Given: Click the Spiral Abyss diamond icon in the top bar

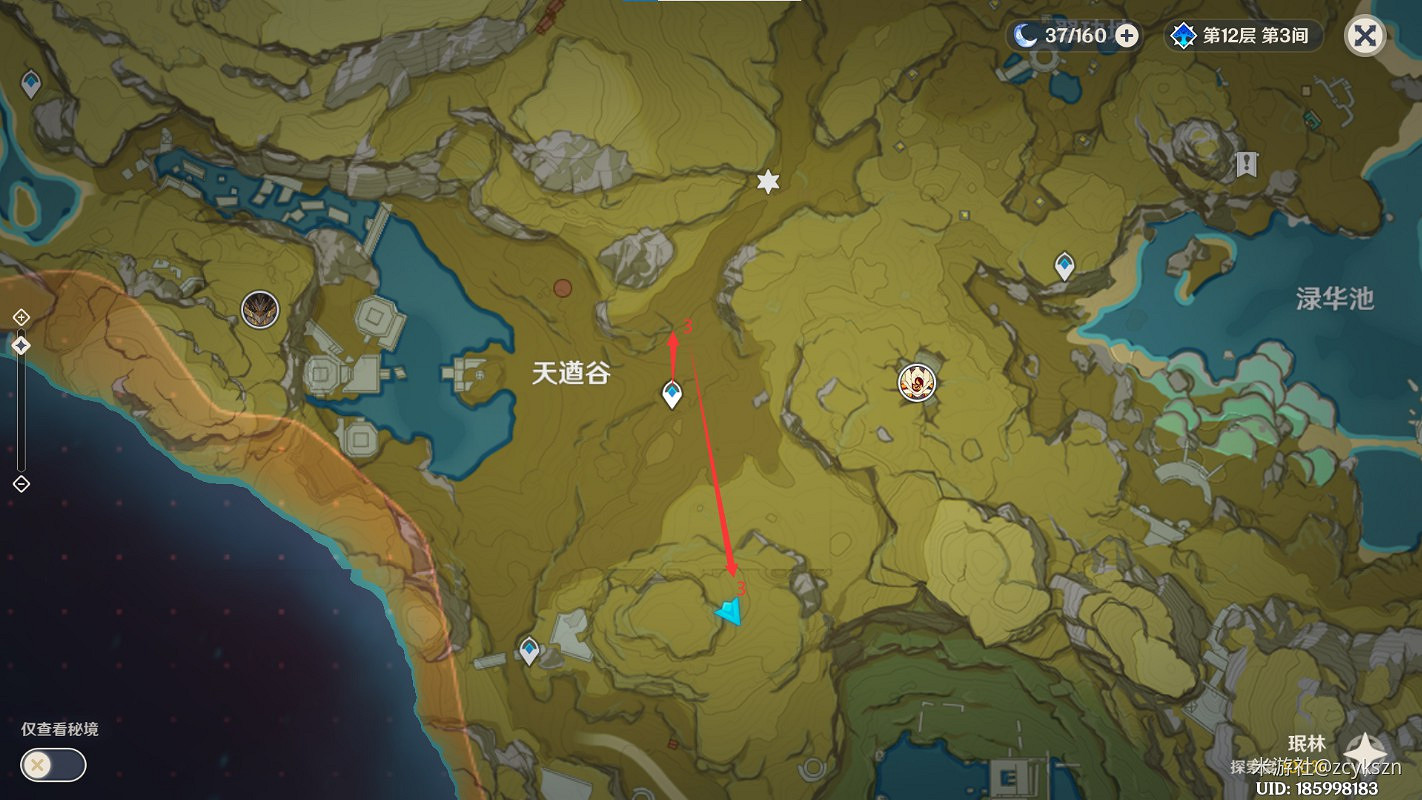Looking at the screenshot, I should pyautogui.click(x=1184, y=35).
